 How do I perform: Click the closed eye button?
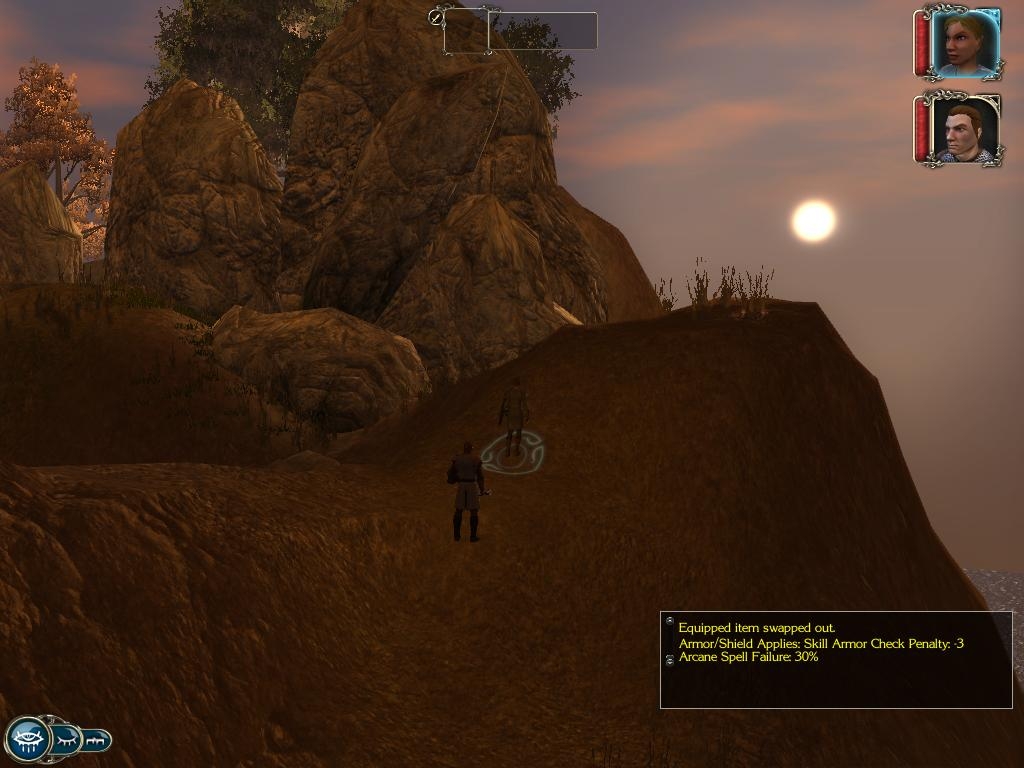click(67, 740)
